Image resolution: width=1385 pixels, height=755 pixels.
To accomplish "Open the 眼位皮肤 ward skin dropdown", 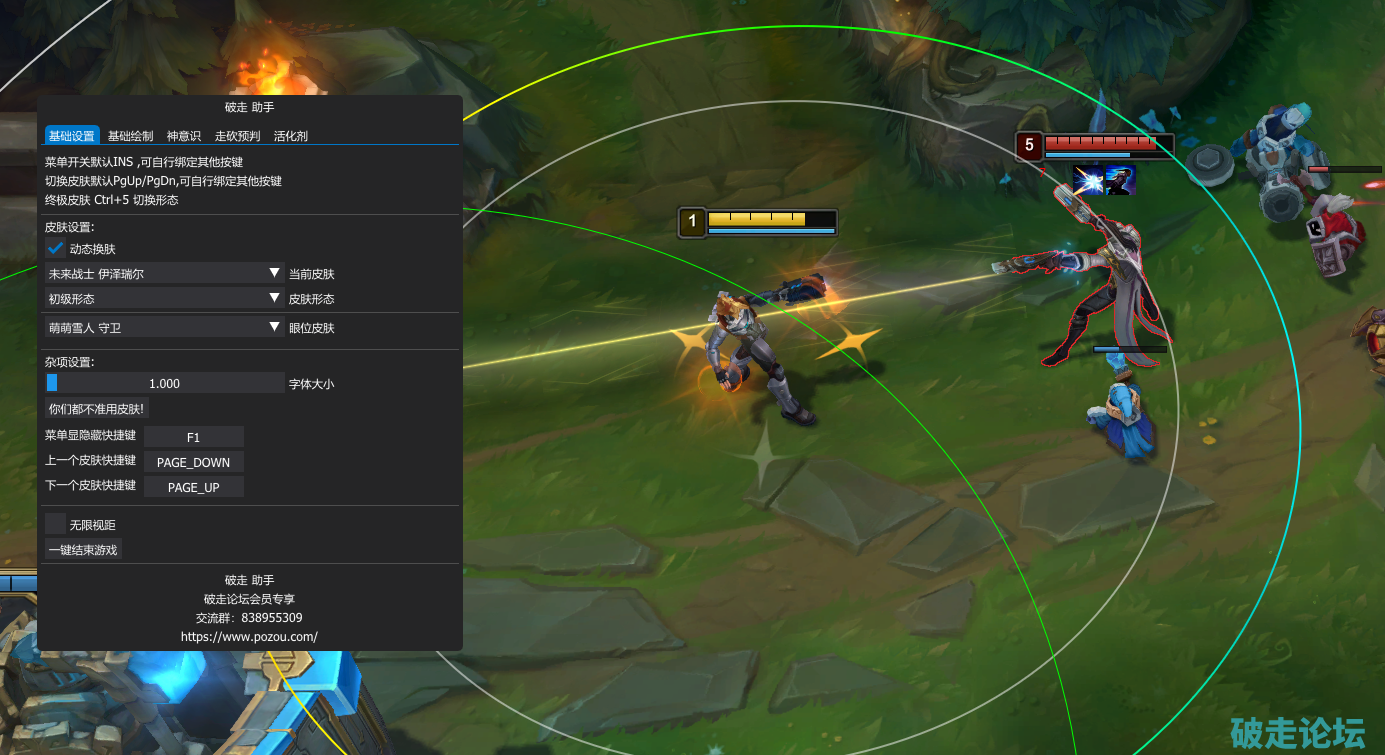I will [165, 327].
